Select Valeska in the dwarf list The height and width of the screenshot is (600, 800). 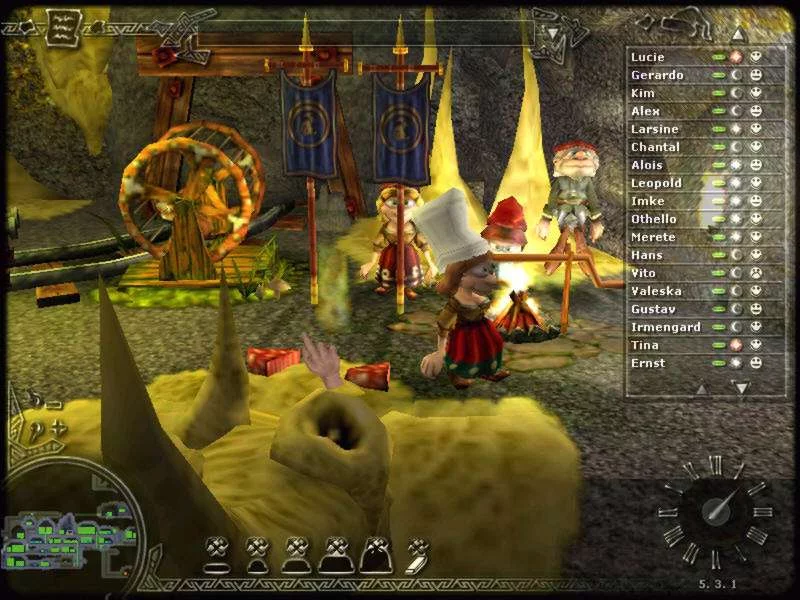click(x=656, y=291)
